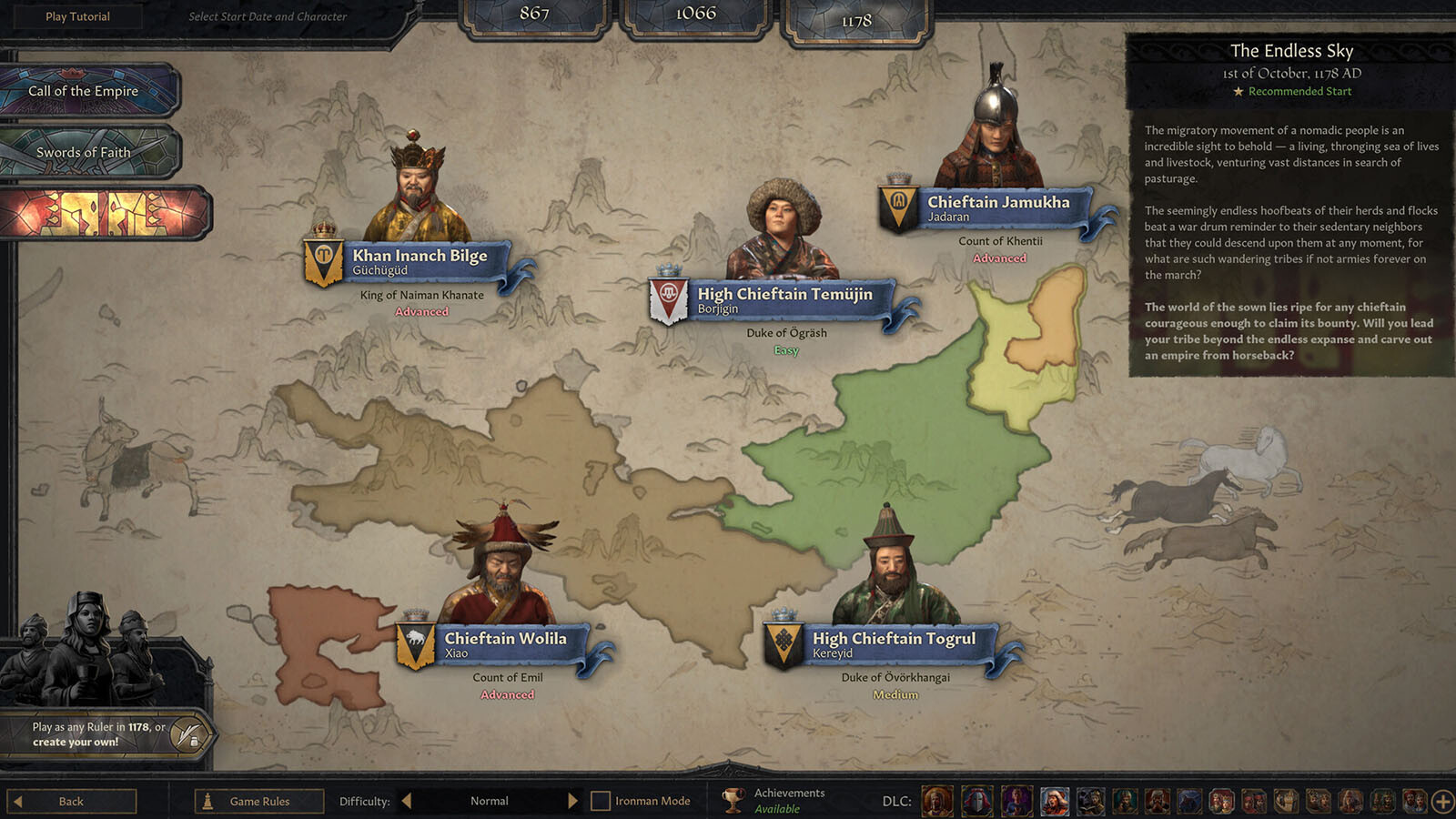Click the first DLC icon in the row
The height and width of the screenshot is (819, 1456).
(x=936, y=801)
